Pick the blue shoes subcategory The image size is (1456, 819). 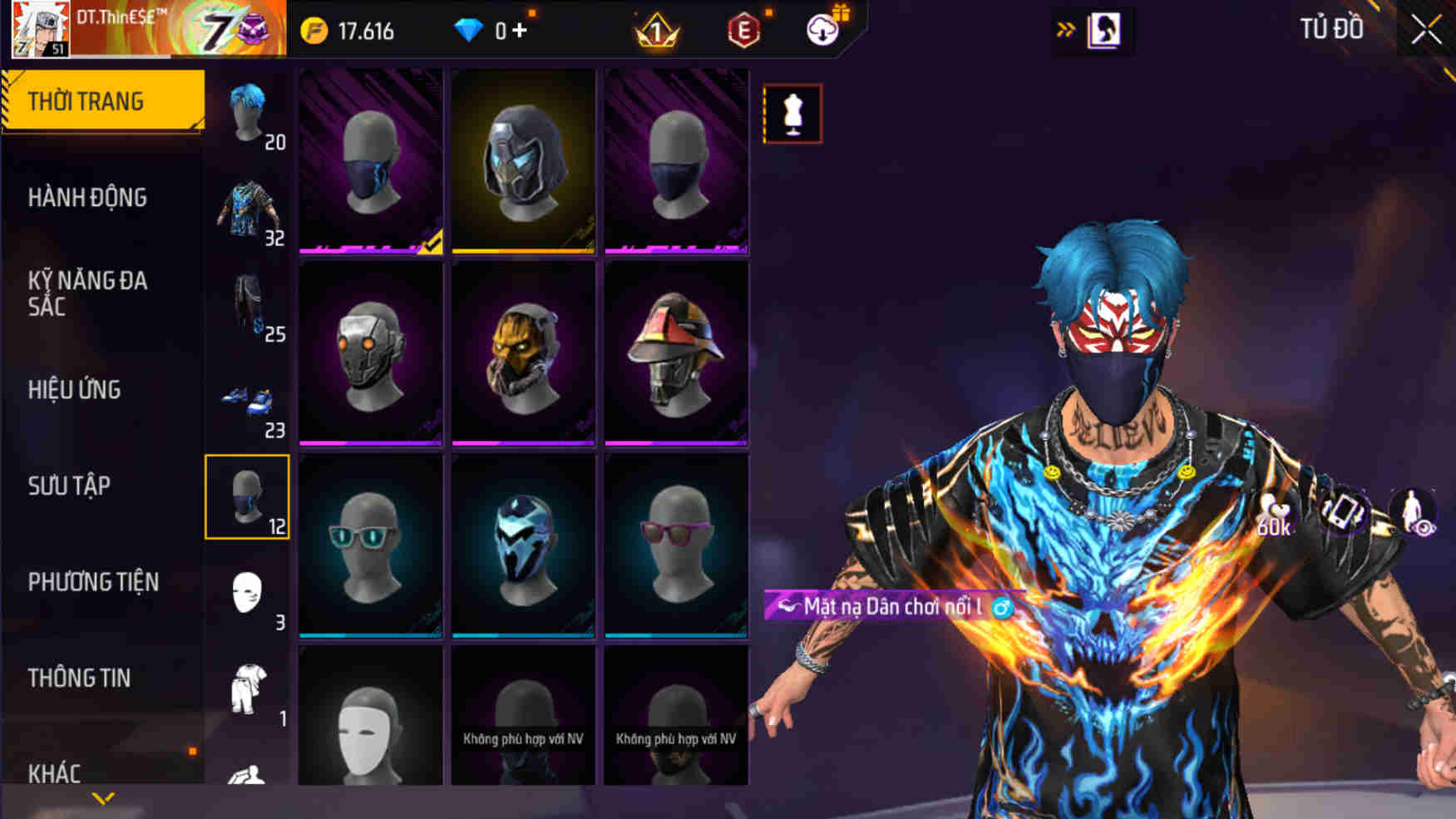point(248,402)
